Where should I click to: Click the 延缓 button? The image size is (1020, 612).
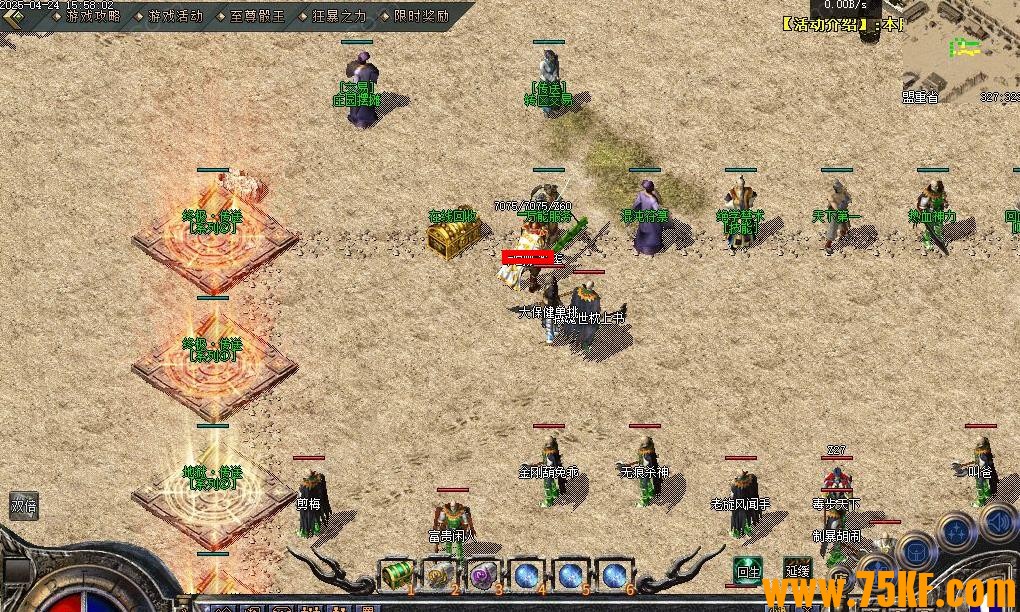[797, 571]
